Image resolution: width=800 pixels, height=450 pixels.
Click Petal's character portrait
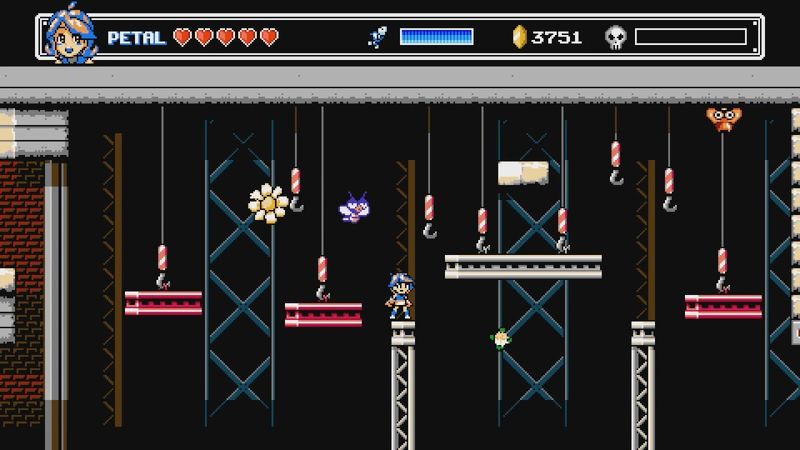coord(71,38)
